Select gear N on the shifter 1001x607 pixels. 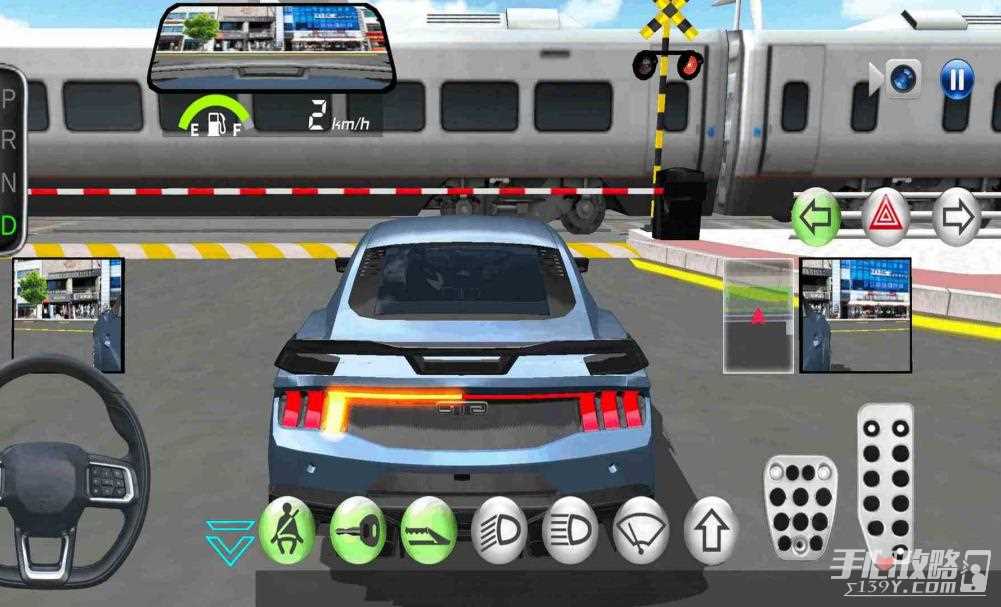click(x=10, y=183)
